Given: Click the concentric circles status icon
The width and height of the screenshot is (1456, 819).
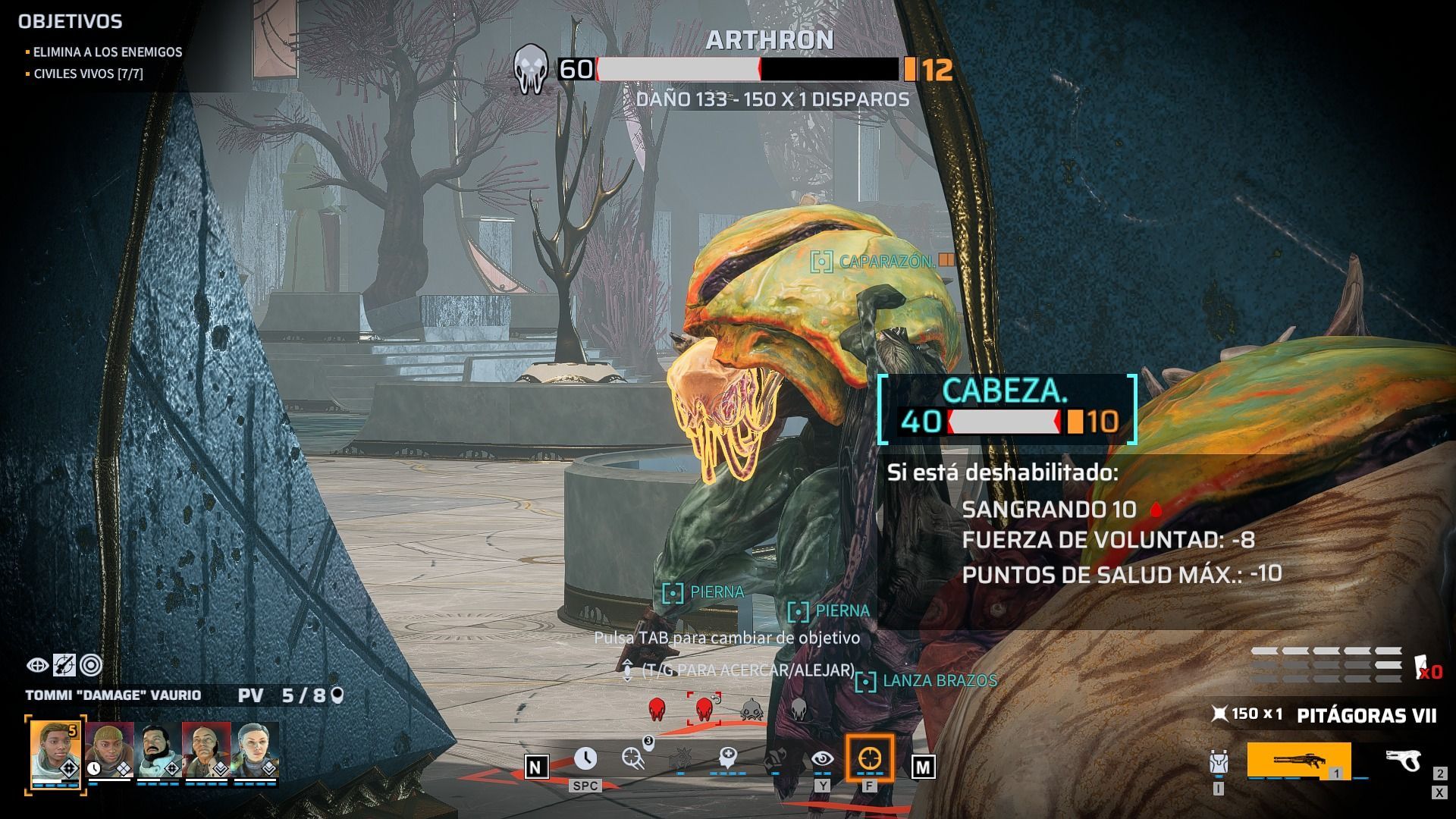Looking at the screenshot, I should click(91, 665).
